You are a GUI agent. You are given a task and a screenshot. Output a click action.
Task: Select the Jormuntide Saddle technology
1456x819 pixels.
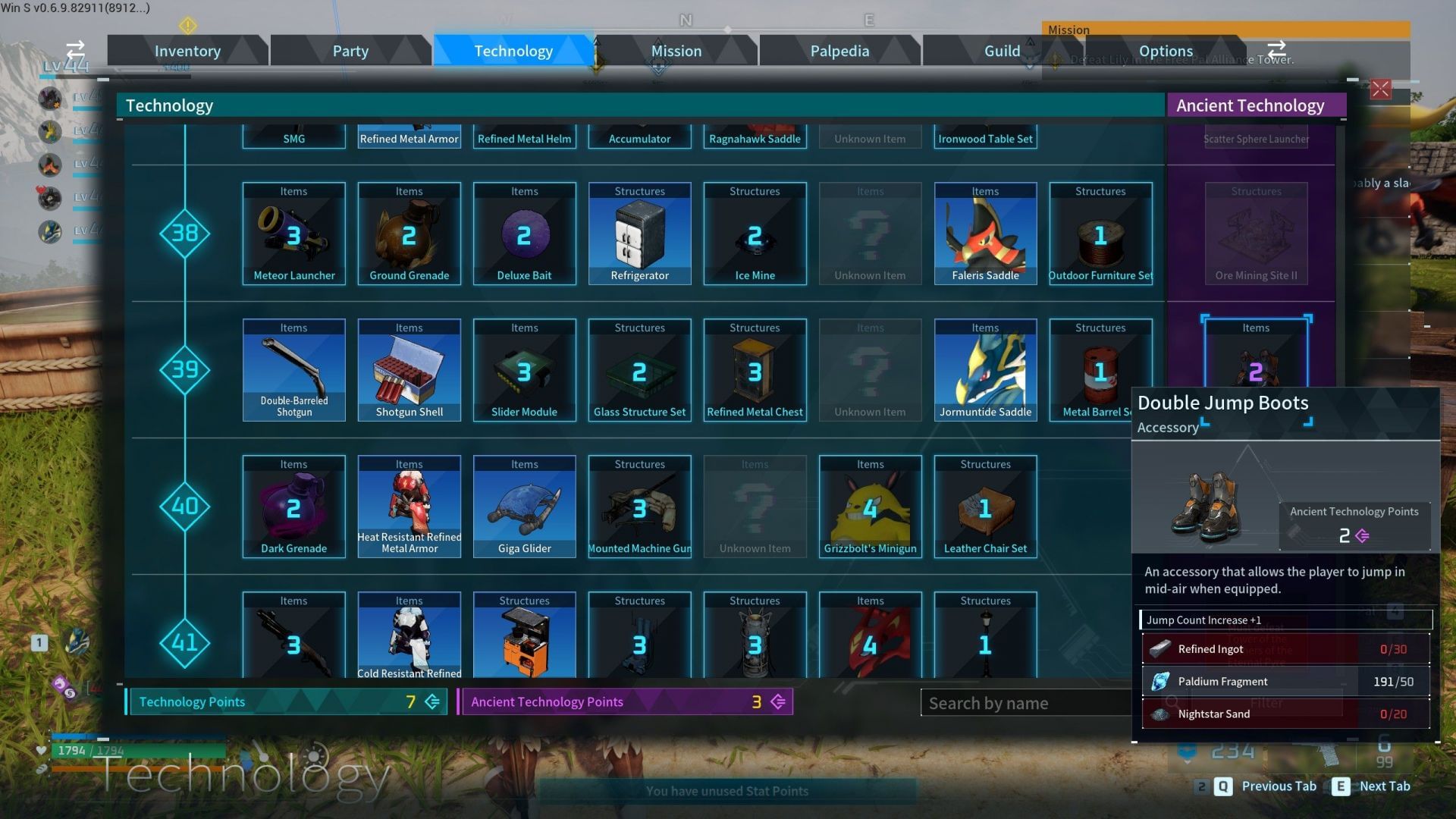pyautogui.click(x=985, y=370)
